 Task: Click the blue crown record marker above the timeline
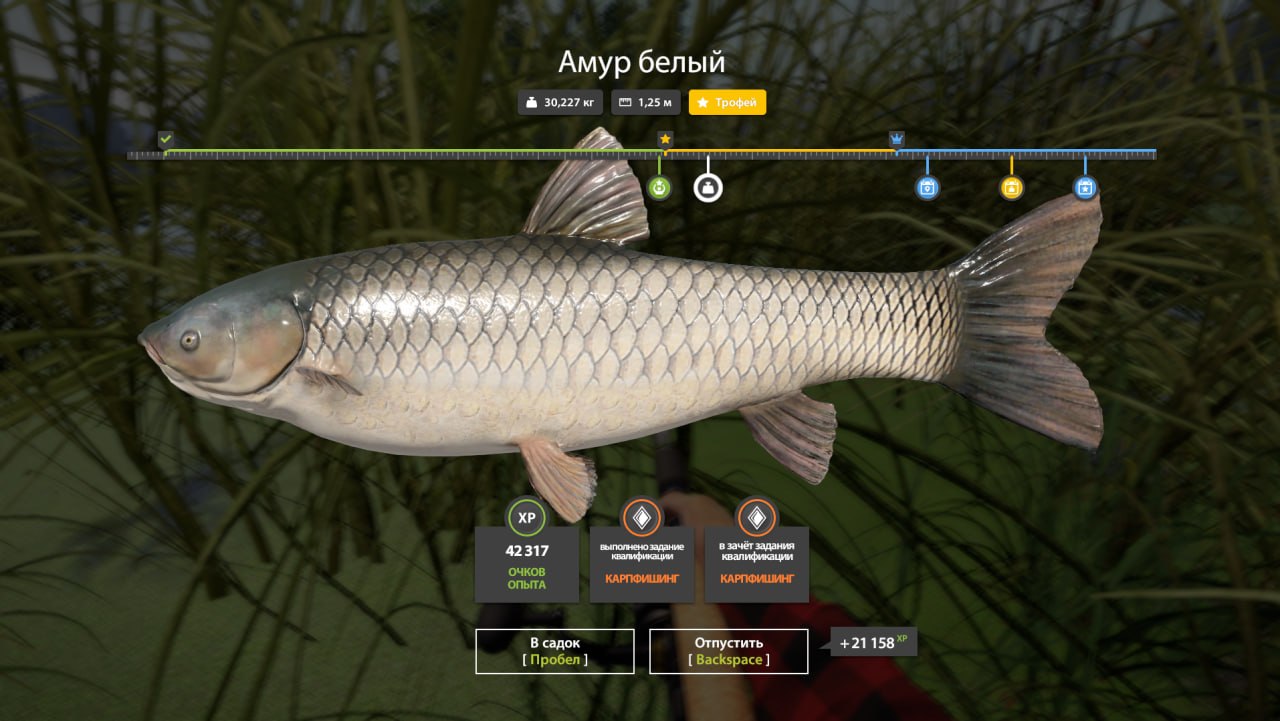point(897,136)
